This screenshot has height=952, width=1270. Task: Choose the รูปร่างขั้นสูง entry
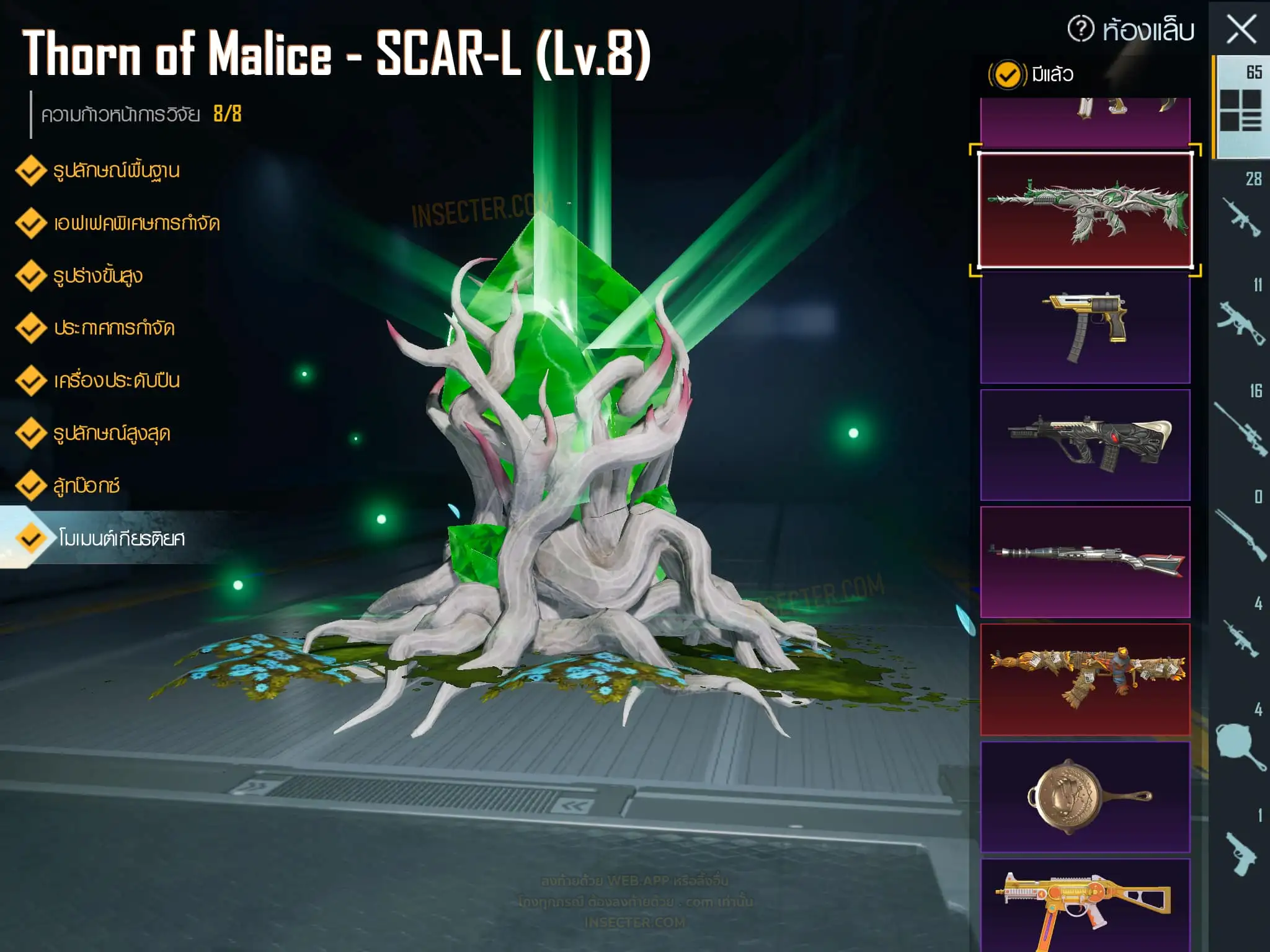click(x=97, y=276)
